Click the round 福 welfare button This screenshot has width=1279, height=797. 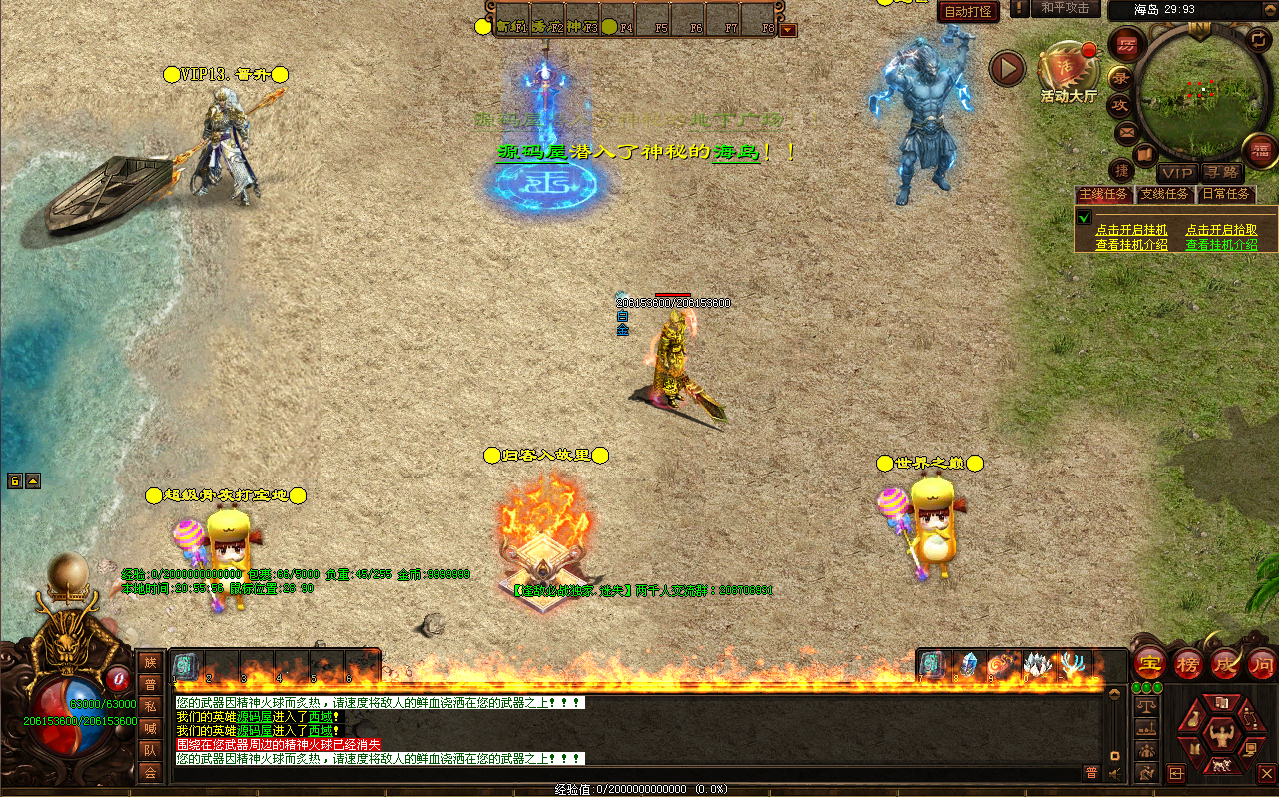point(1259,150)
